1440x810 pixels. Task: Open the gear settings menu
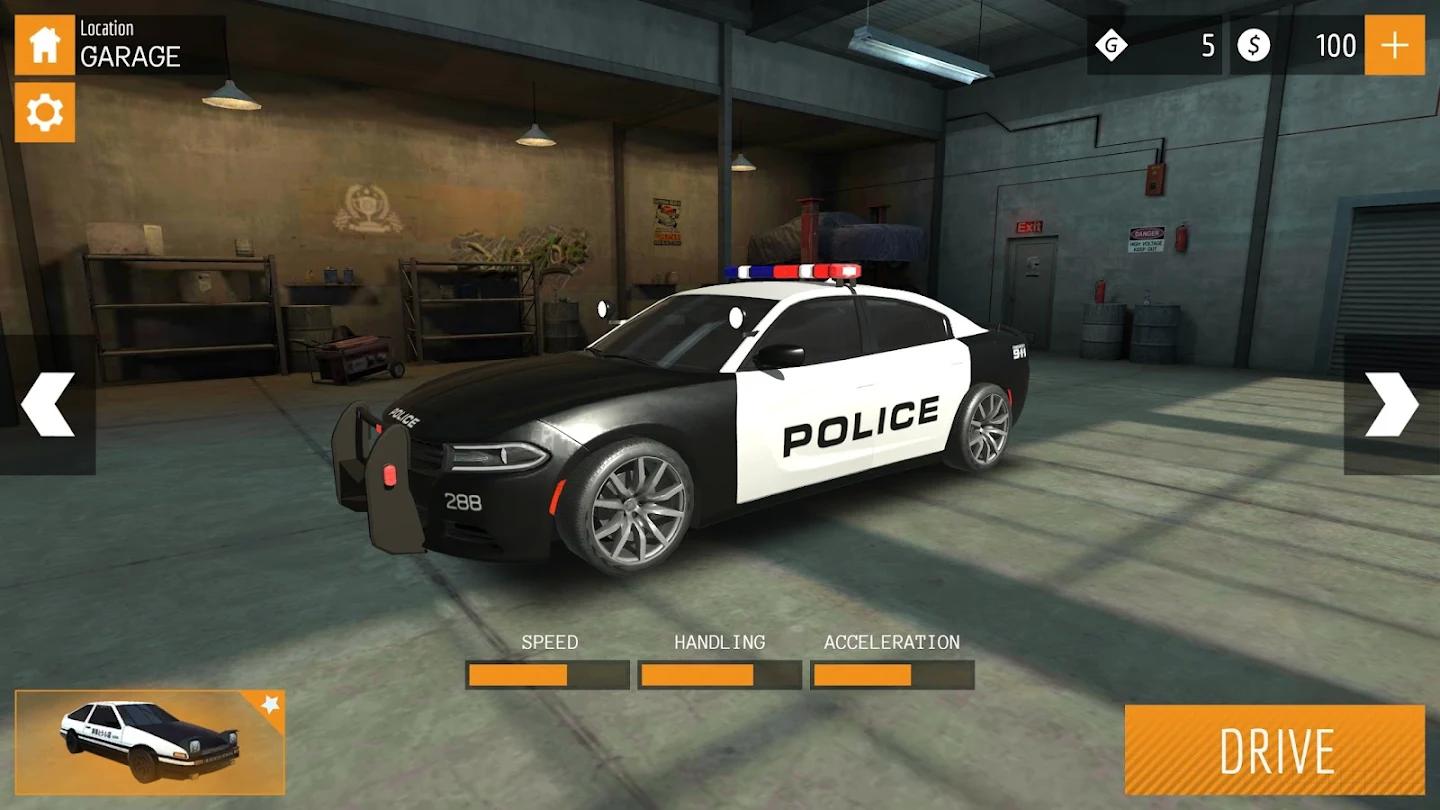pyautogui.click(x=44, y=112)
